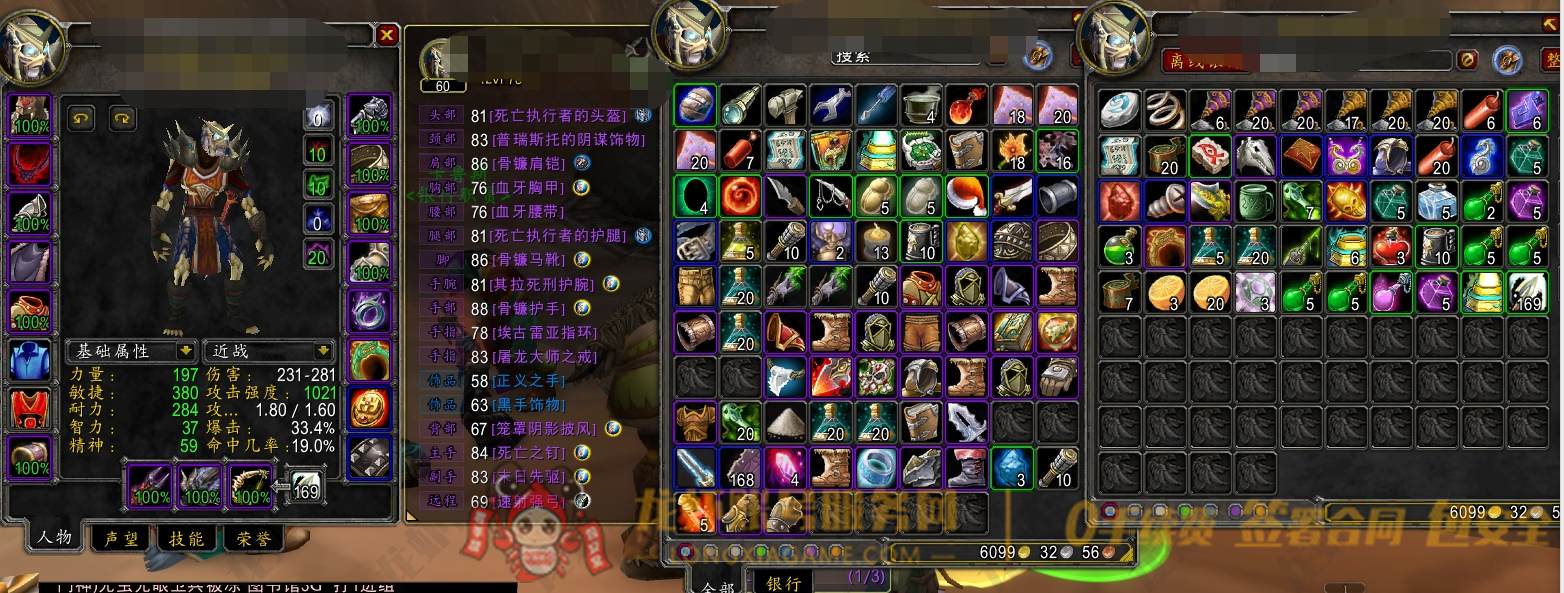Click the red tabard equipment slot

point(30,410)
